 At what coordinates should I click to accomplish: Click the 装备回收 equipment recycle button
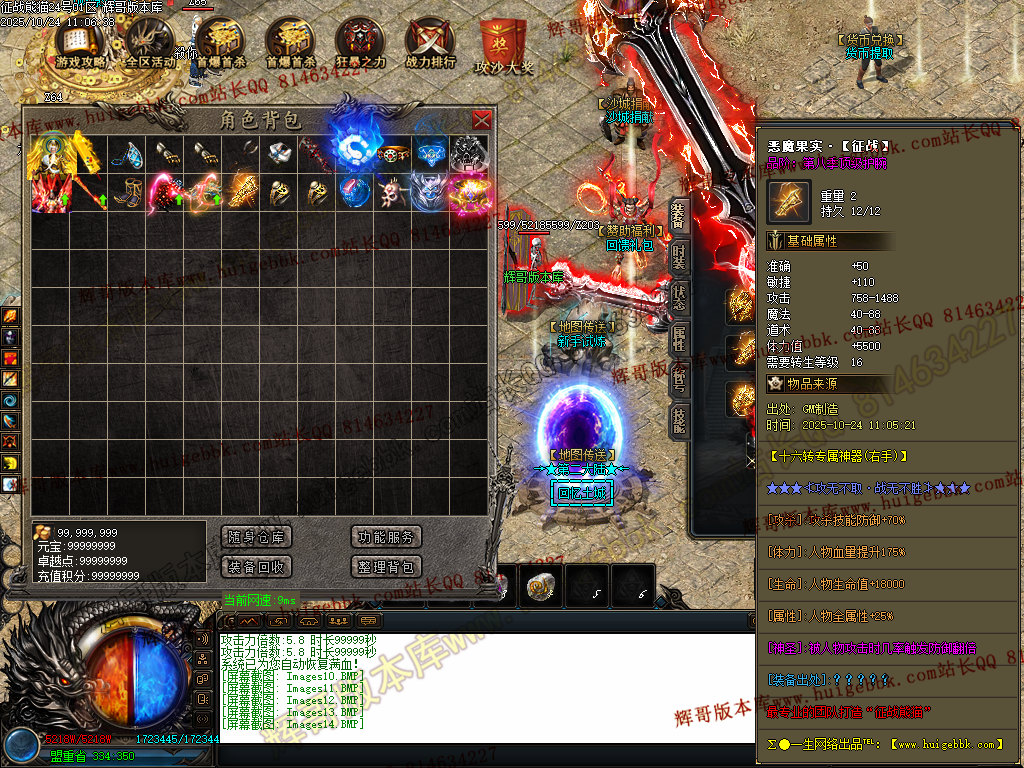click(x=256, y=567)
